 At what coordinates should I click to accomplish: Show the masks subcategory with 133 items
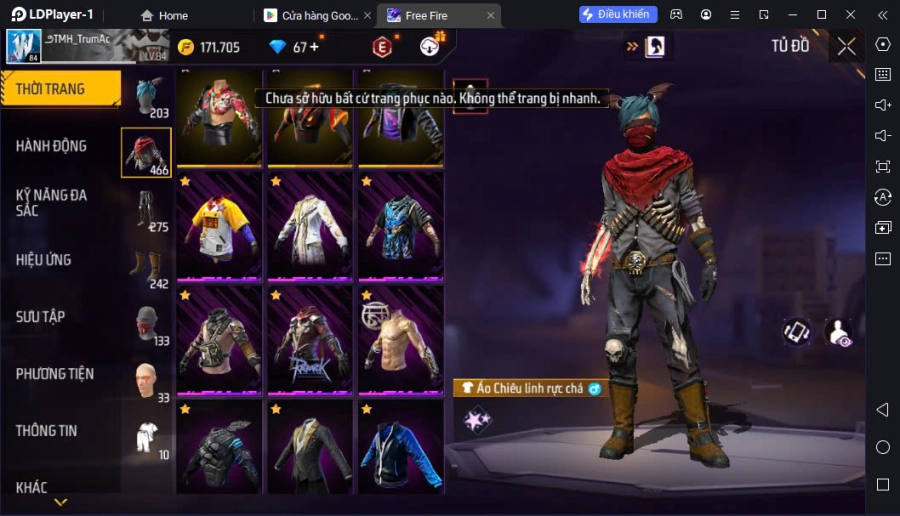(146, 325)
